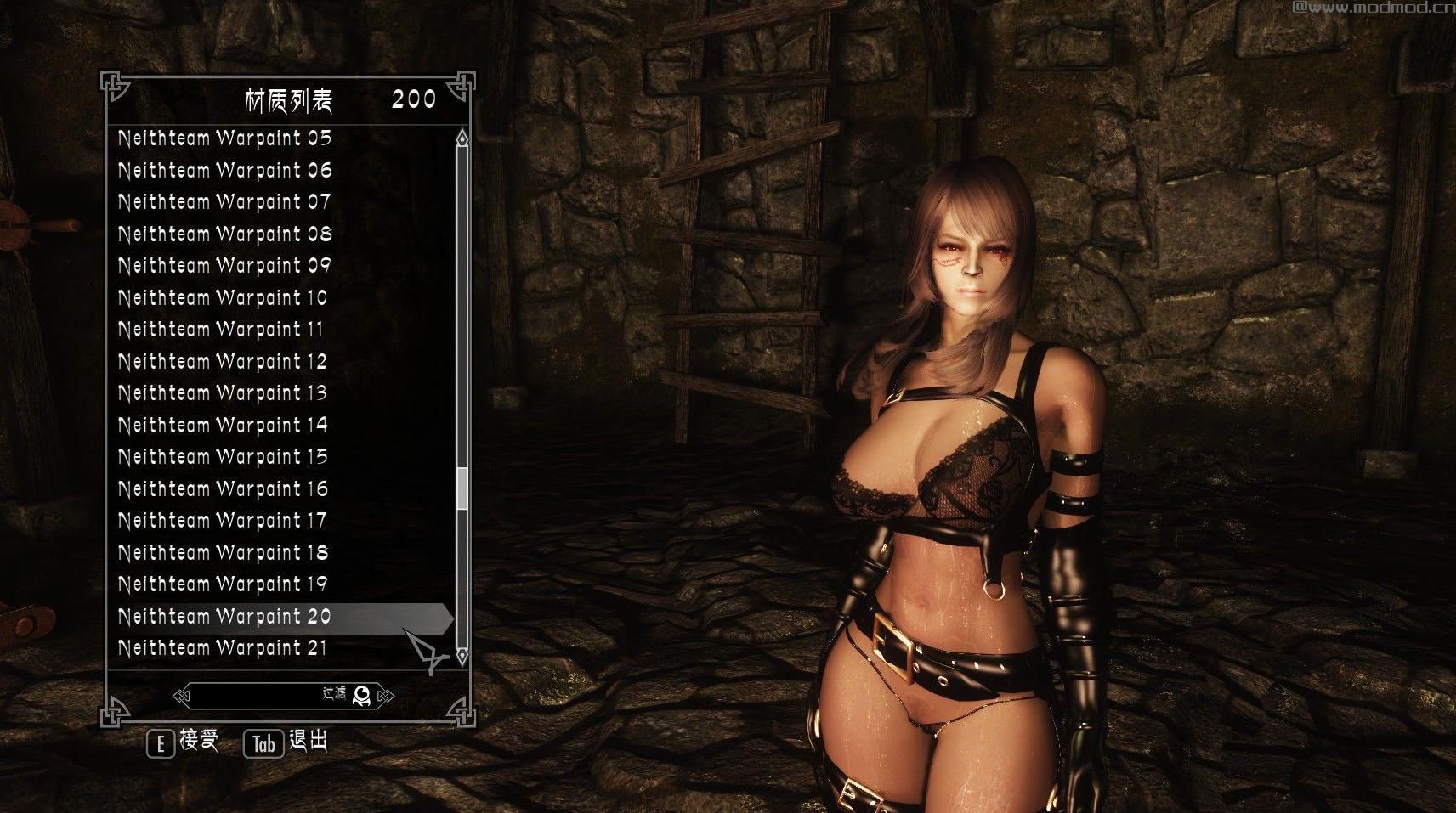Pick Neithteam Warpaint 07
The width and height of the screenshot is (1456, 813).
(224, 202)
